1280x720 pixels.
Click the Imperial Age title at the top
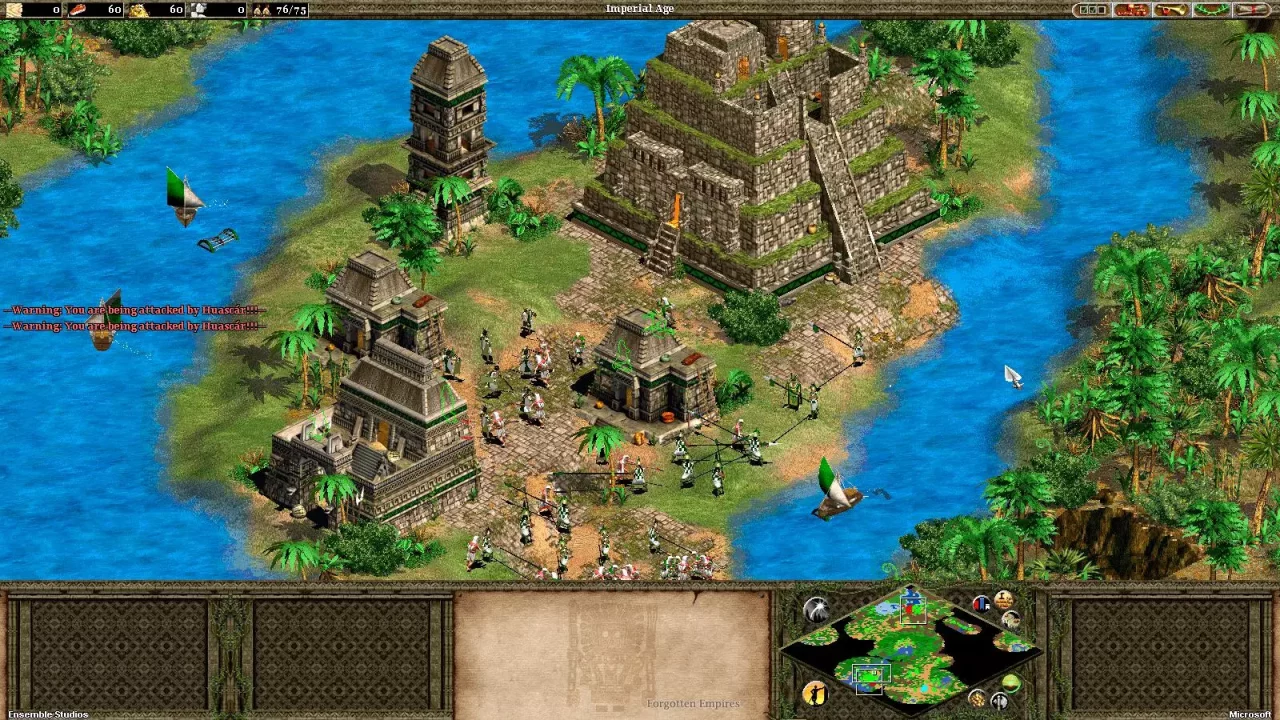pyautogui.click(x=640, y=8)
